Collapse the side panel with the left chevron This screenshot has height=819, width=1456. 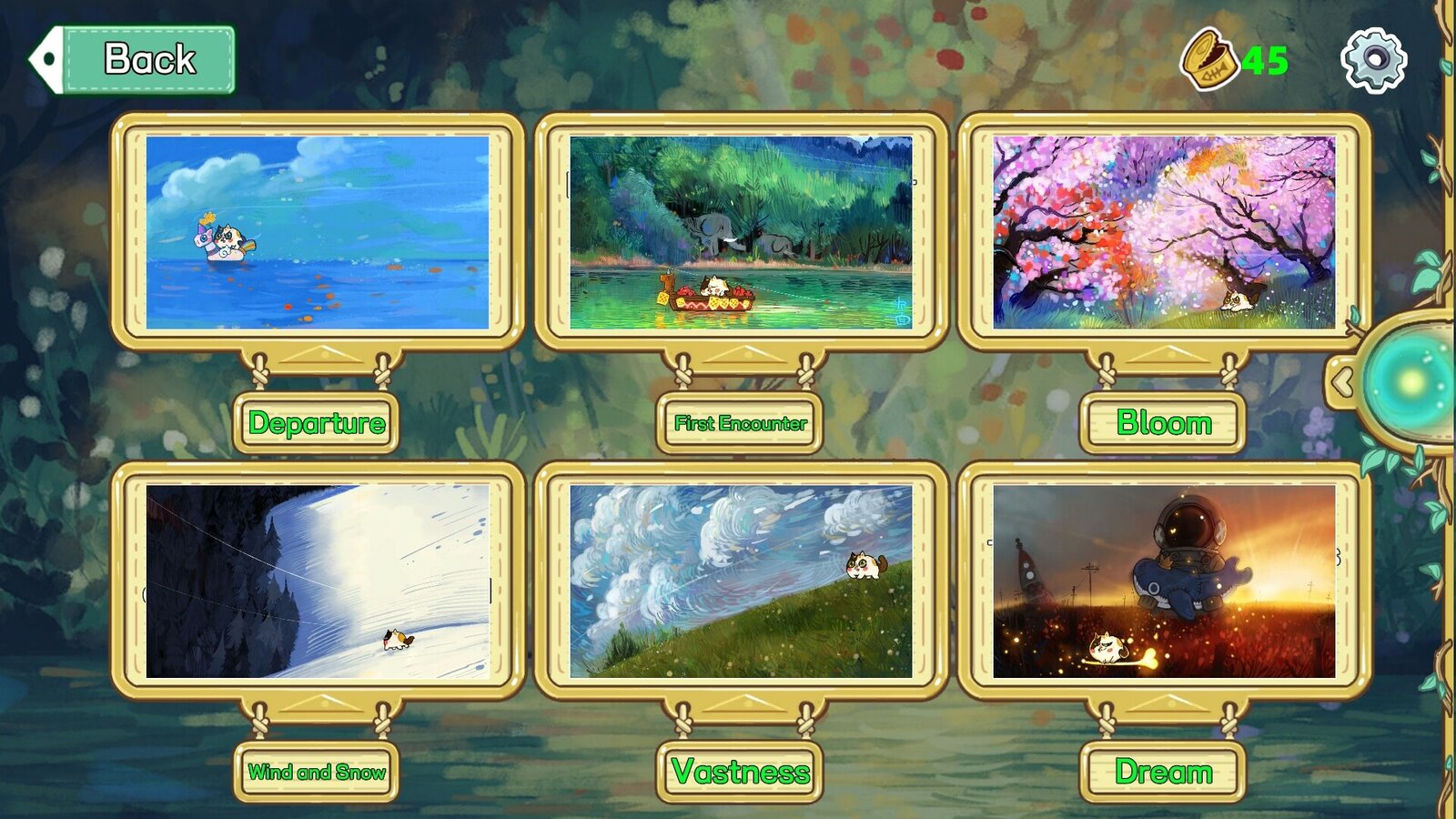1341,382
